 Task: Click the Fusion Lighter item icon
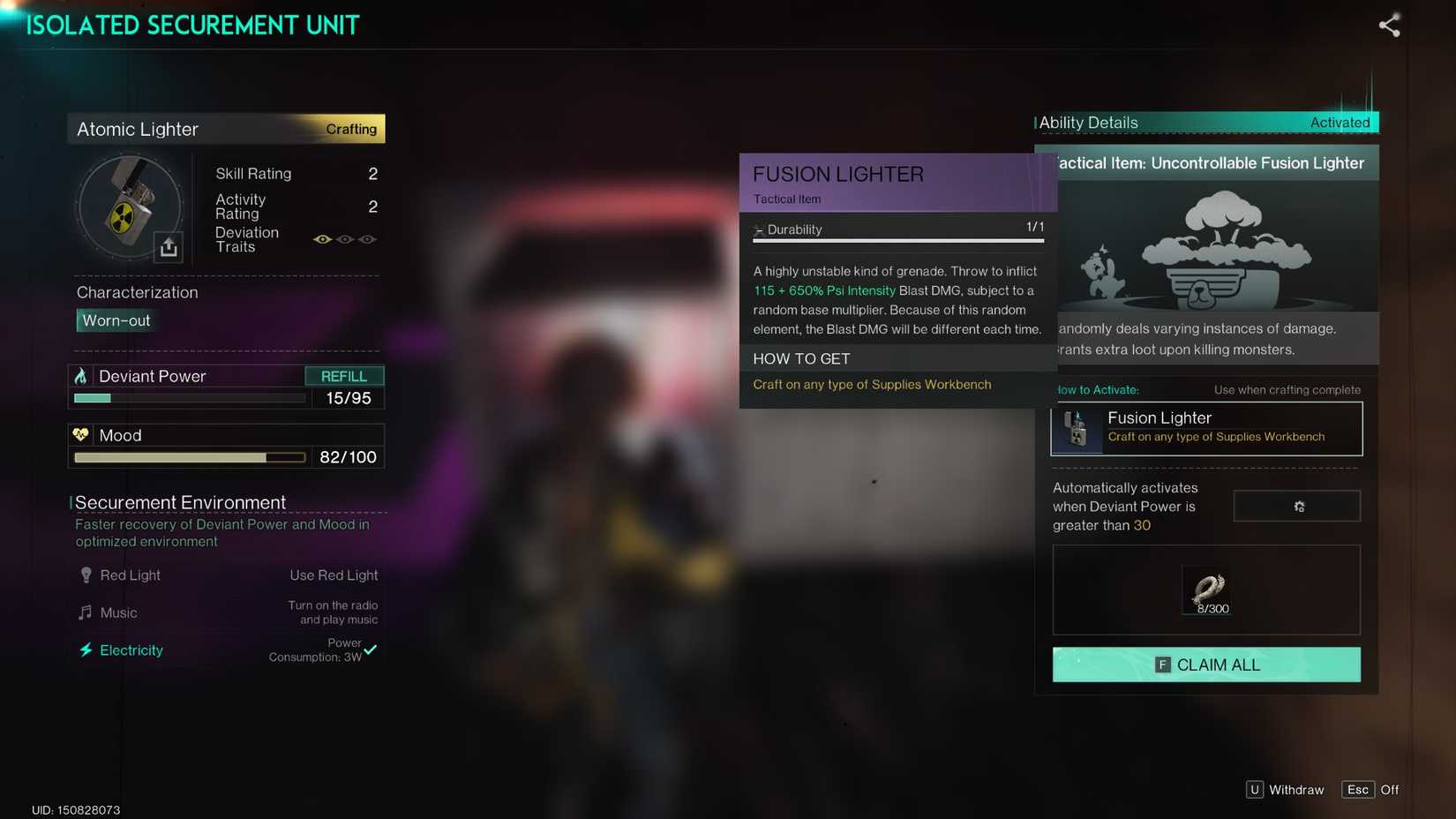(1077, 429)
